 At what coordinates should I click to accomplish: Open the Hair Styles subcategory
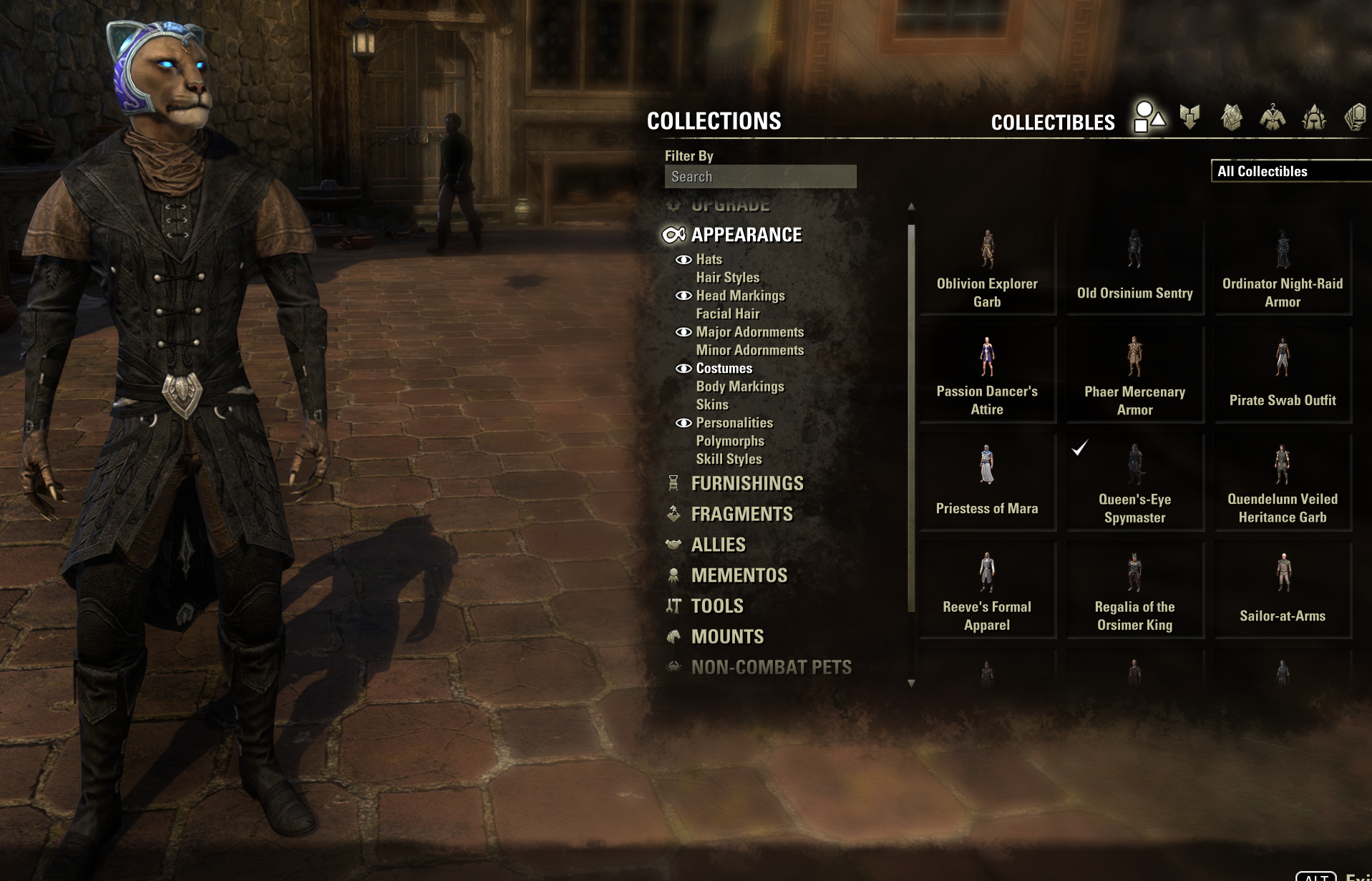[x=727, y=277]
